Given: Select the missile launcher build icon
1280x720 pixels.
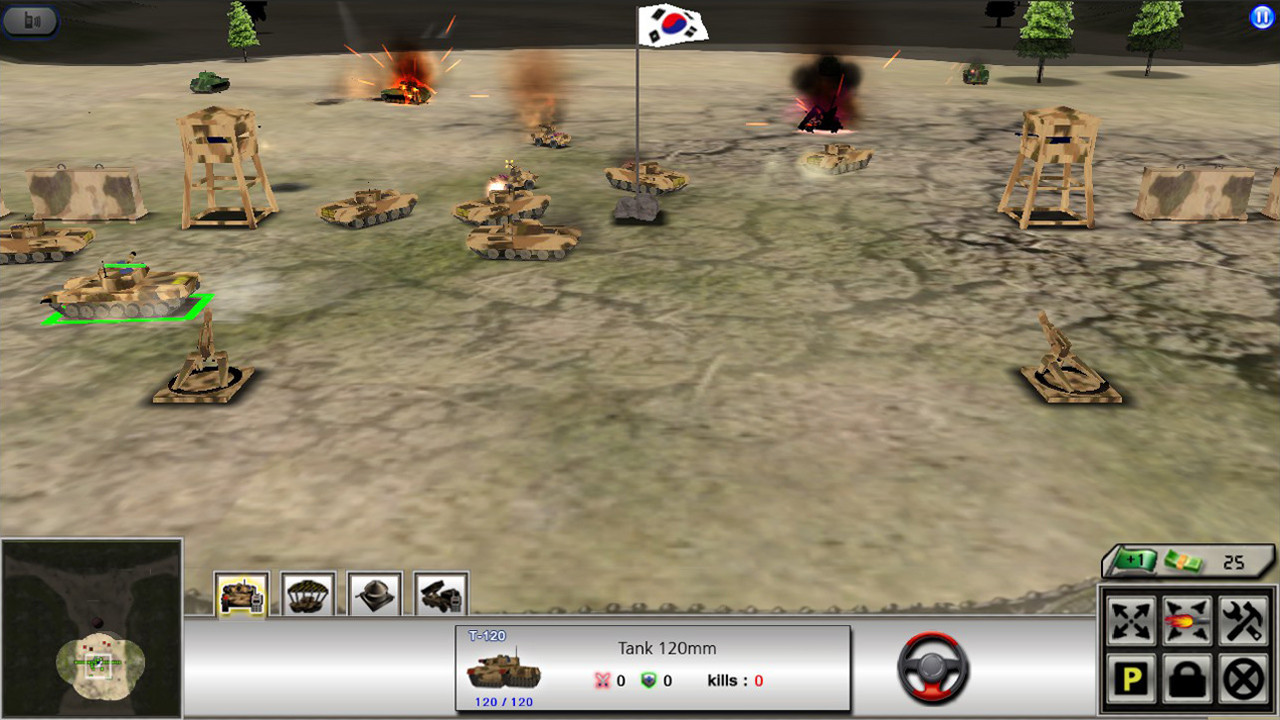Looking at the screenshot, I should tap(441, 595).
